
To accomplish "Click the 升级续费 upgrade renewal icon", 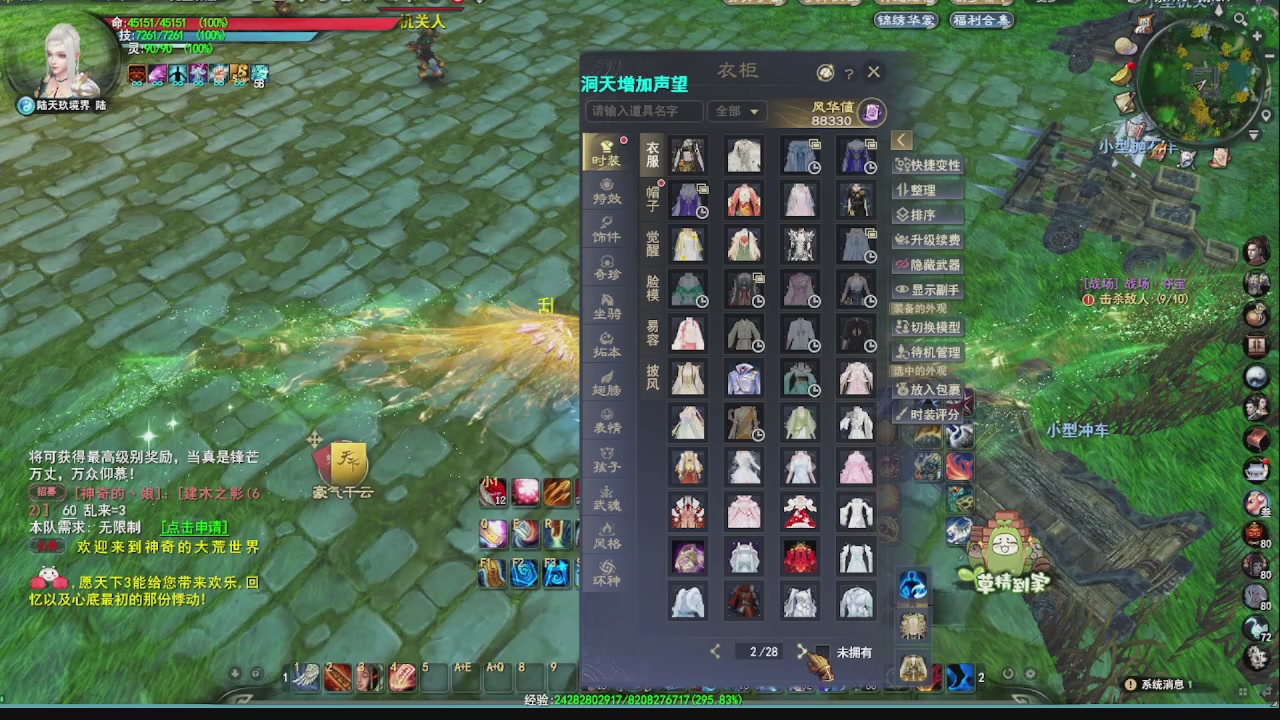I will tap(928, 238).
